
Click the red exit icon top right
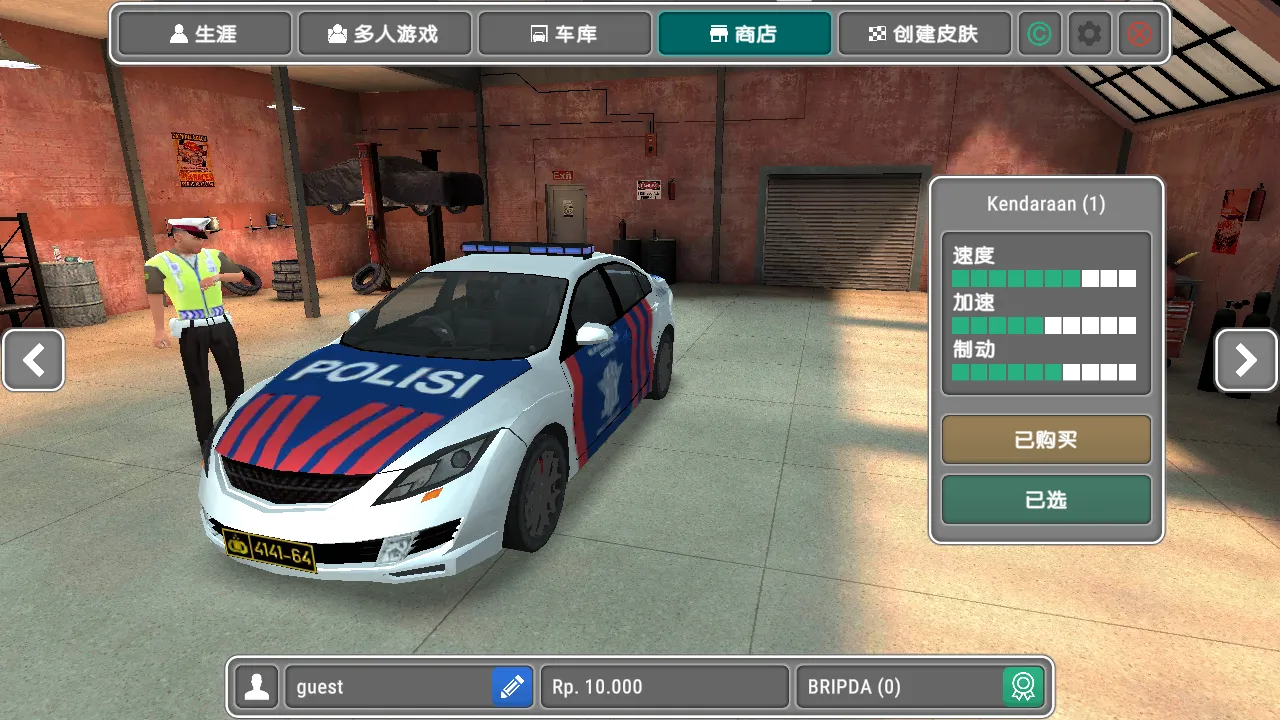[x=1139, y=33]
